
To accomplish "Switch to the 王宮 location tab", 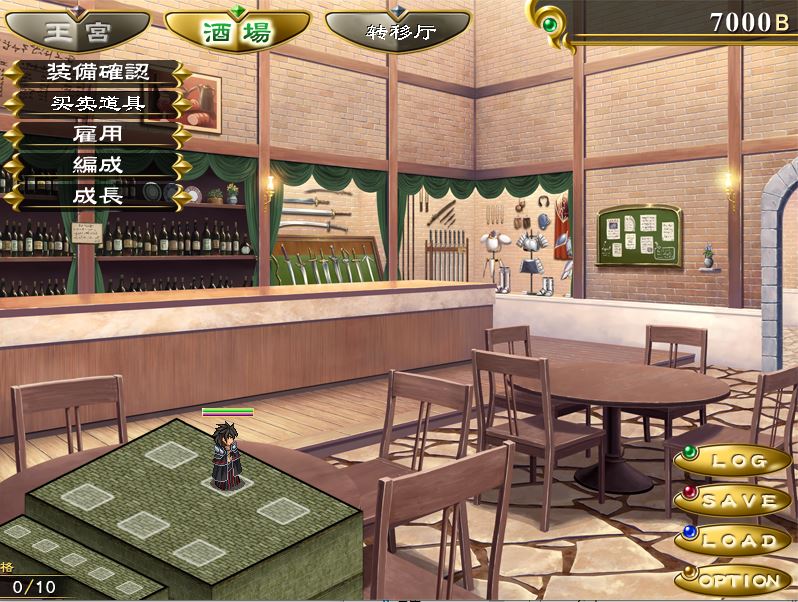I will point(70,31).
